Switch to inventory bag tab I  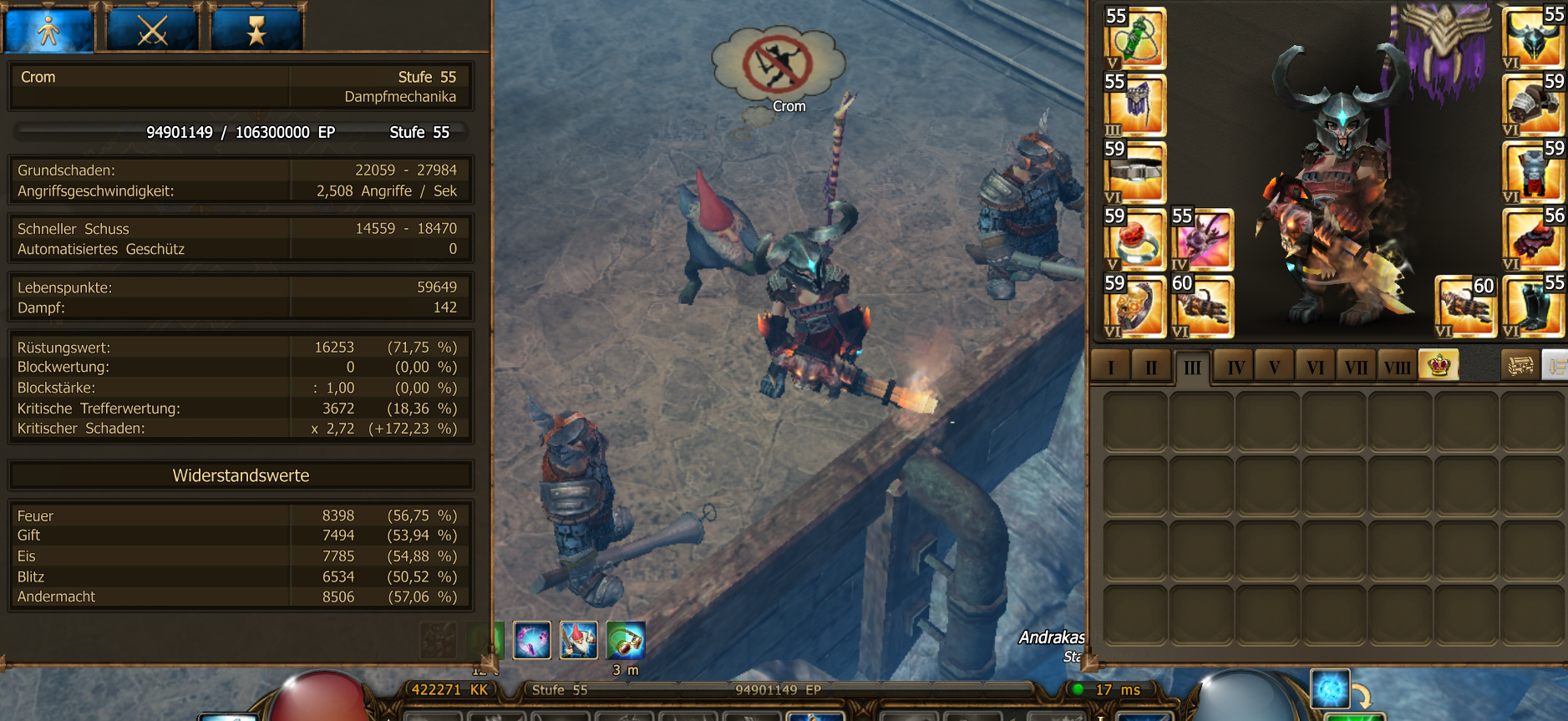click(1110, 367)
